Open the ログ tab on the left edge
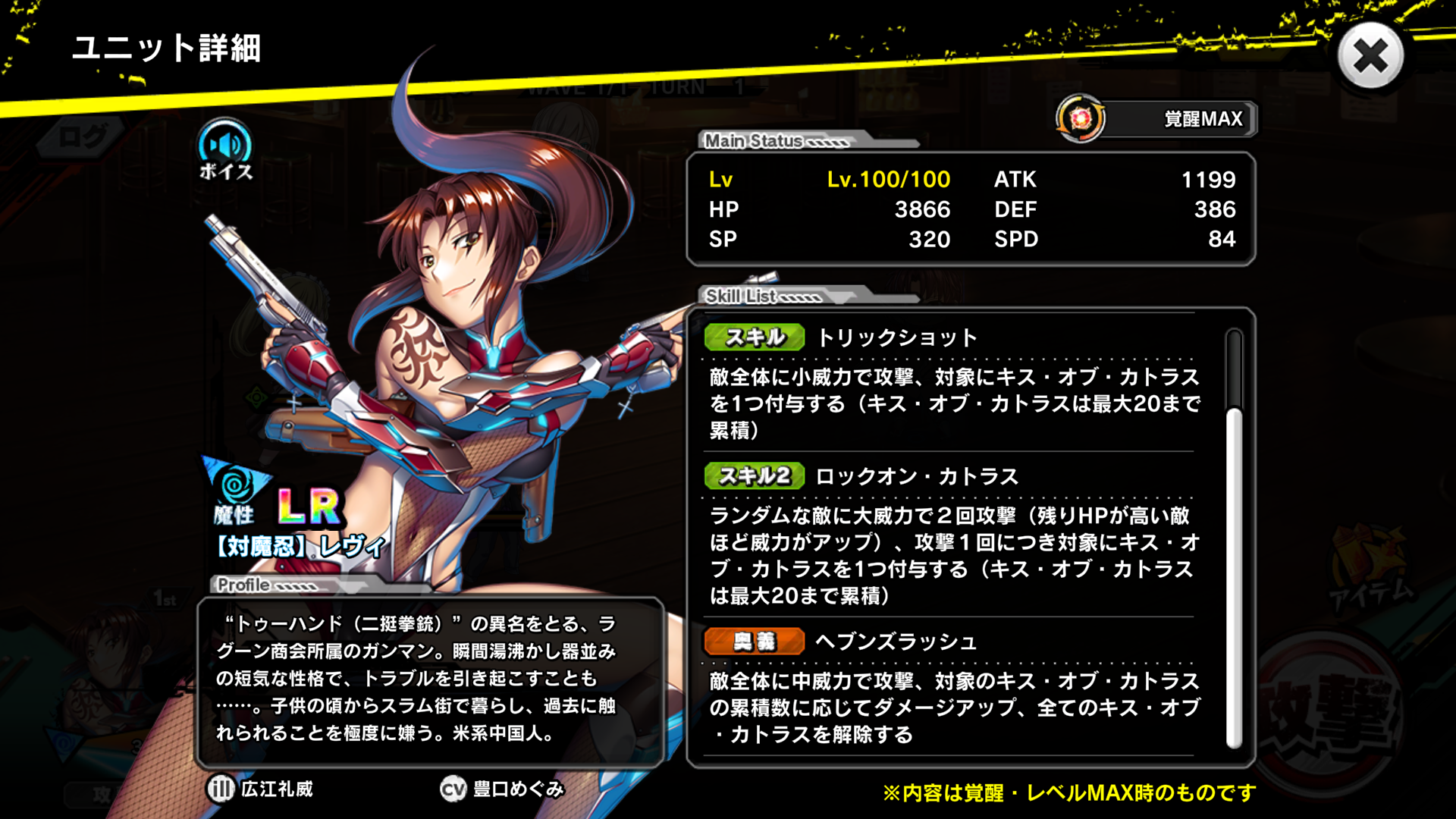This screenshot has height=819, width=1456. (80, 136)
